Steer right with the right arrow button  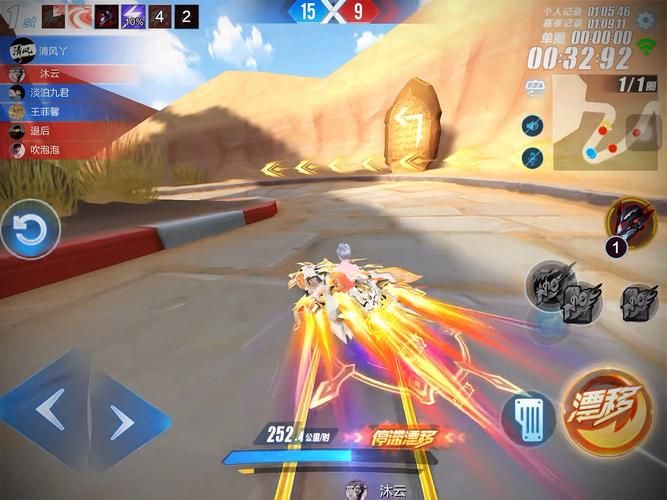[x=123, y=422]
